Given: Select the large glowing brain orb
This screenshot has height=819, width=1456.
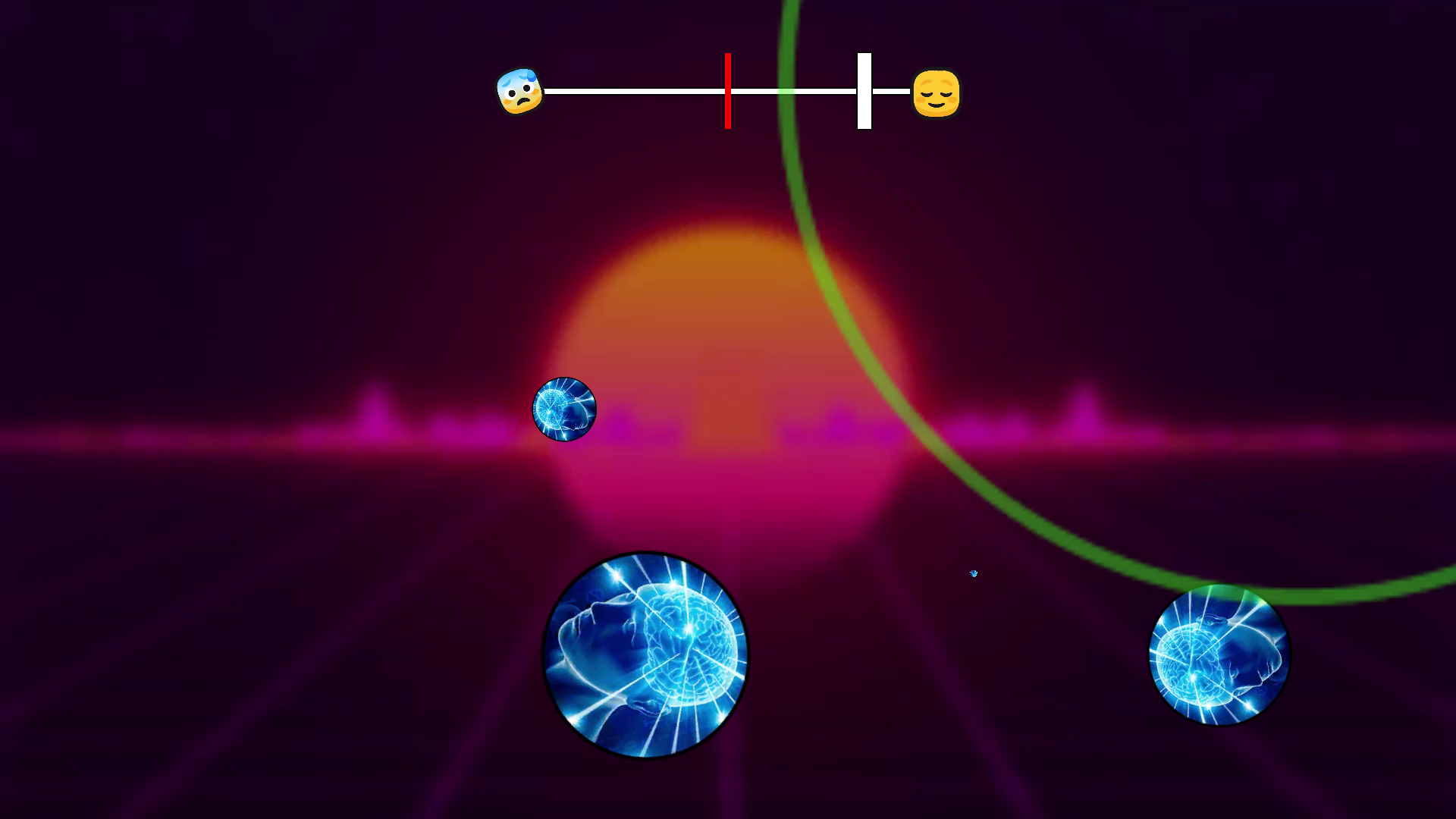Looking at the screenshot, I should tap(644, 652).
